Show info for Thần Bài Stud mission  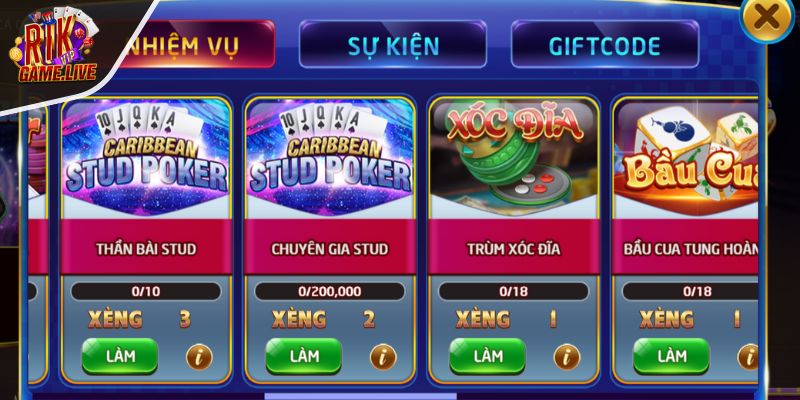tap(199, 356)
